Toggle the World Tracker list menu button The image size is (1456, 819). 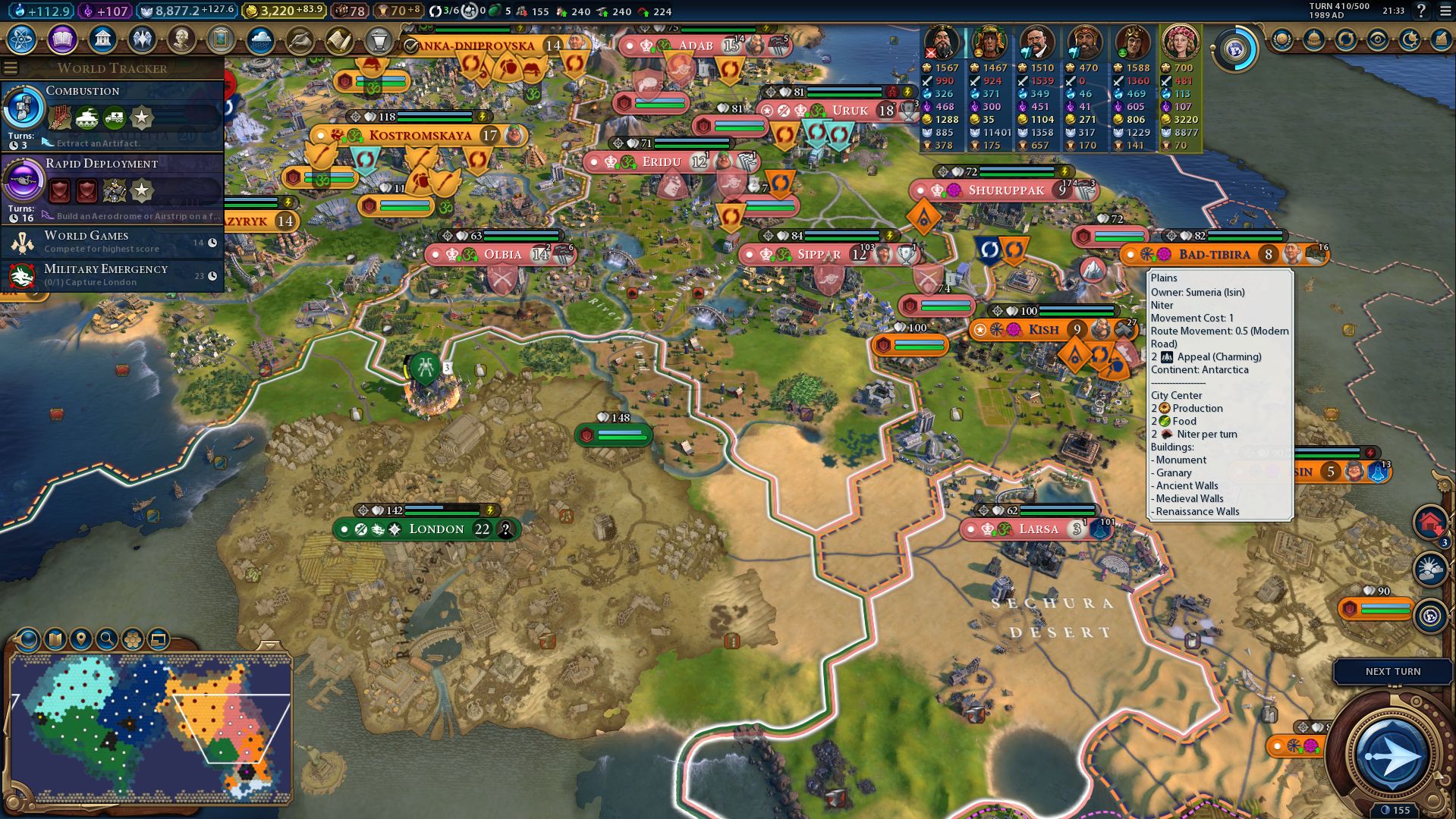(11, 68)
